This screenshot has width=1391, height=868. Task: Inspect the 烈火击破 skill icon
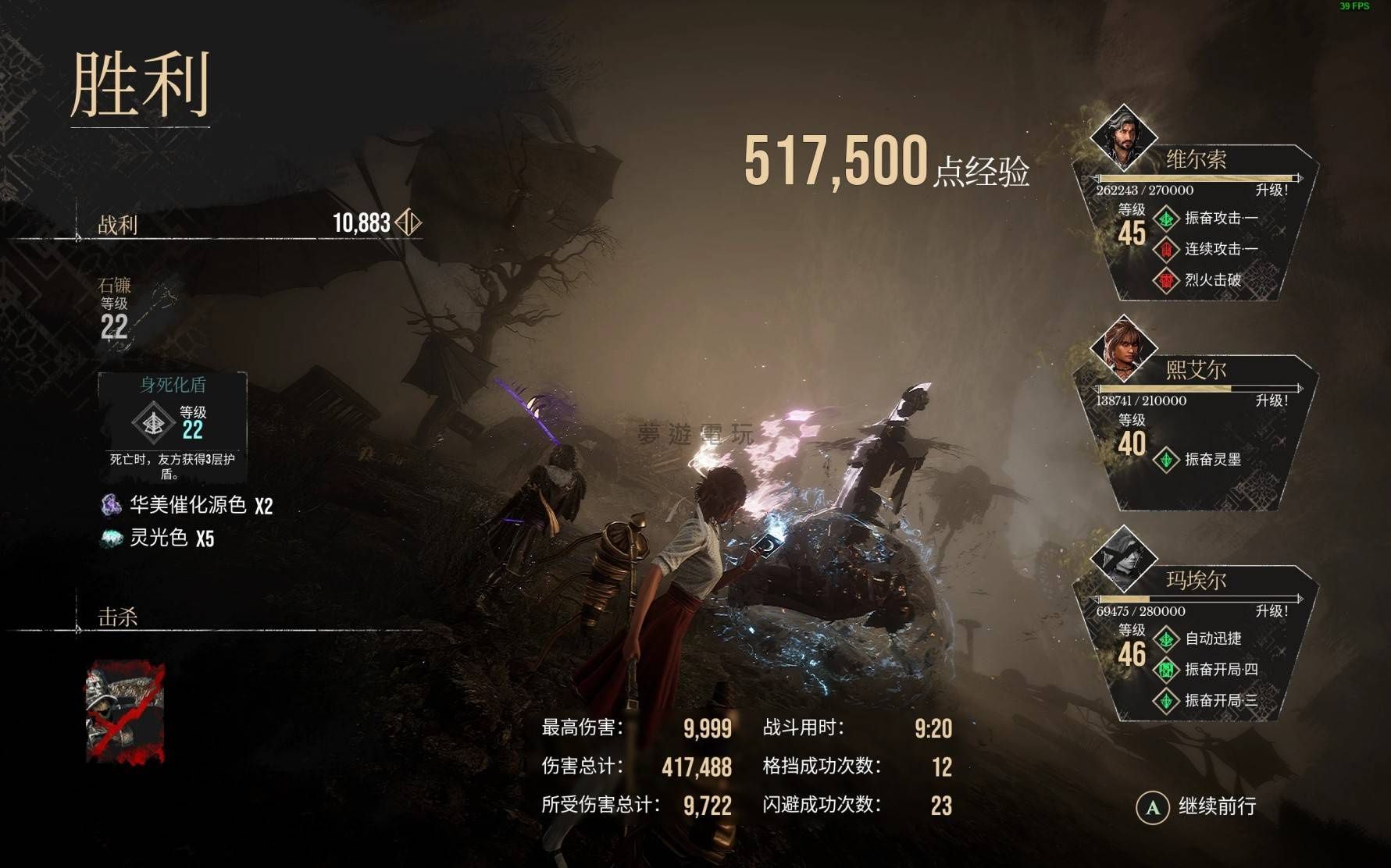(x=1166, y=280)
